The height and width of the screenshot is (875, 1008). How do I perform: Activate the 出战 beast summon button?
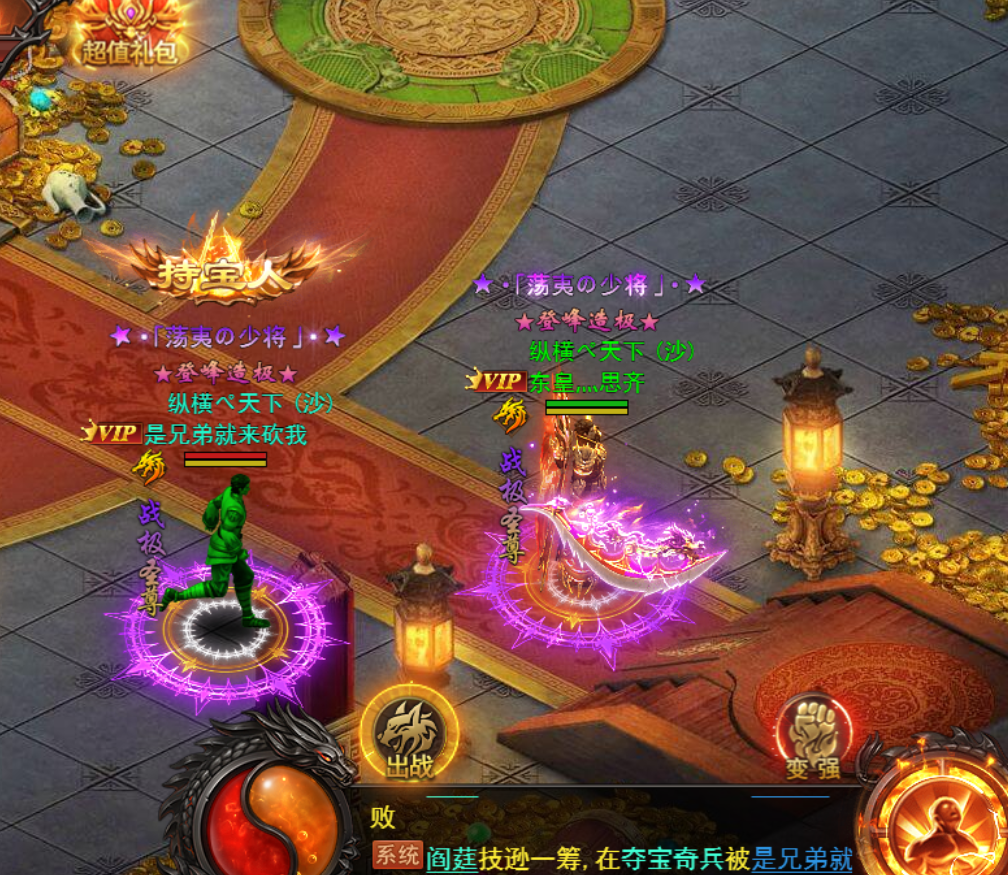pos(408,735)
